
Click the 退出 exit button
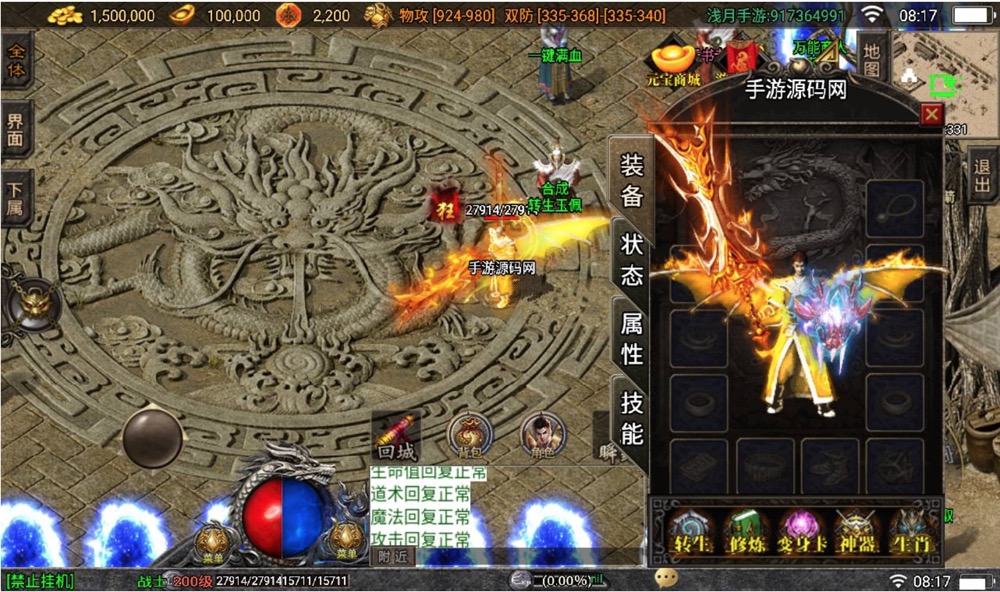[982, 176]
